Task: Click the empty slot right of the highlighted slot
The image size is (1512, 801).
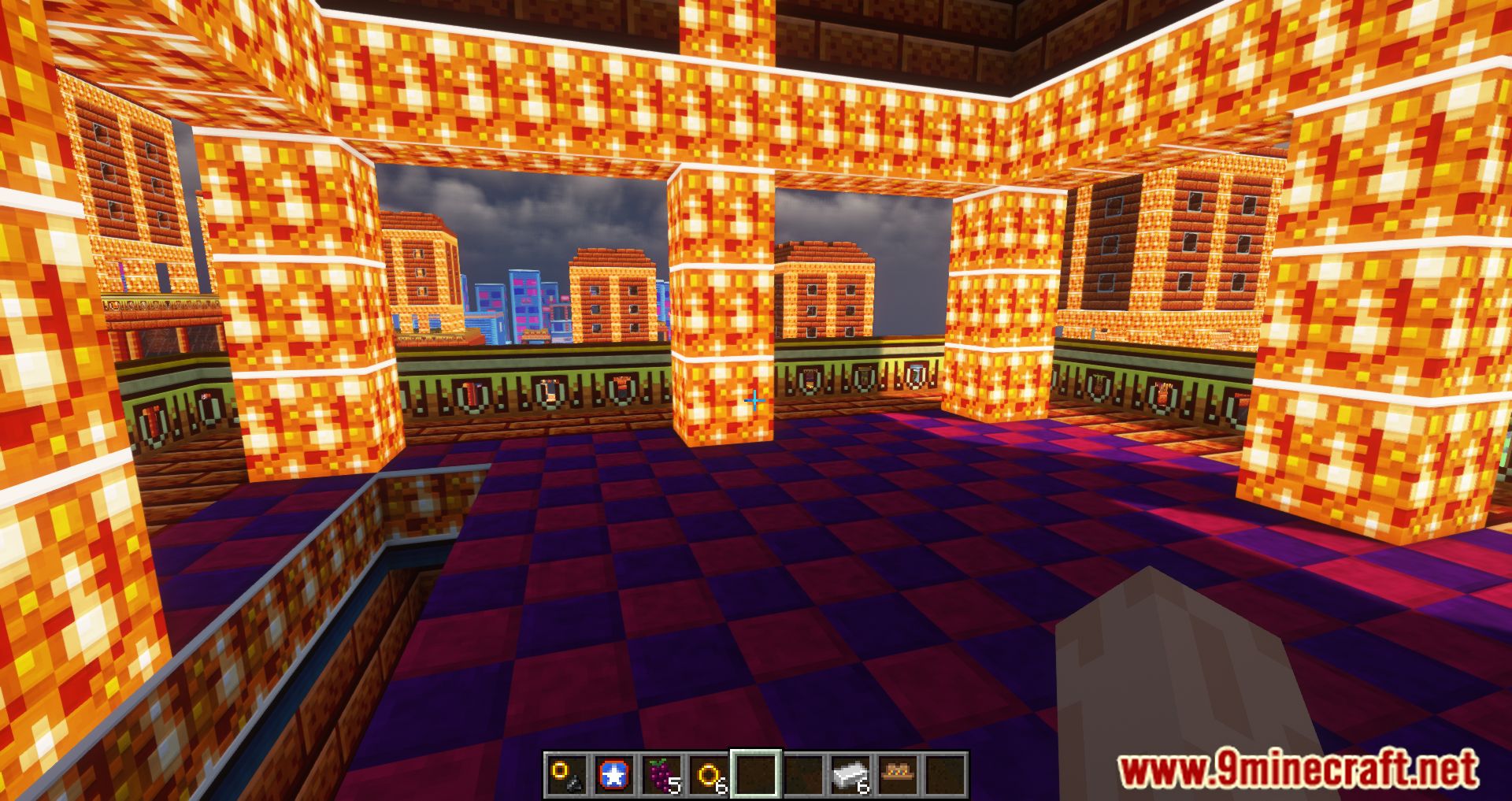Action: [802, 776]
